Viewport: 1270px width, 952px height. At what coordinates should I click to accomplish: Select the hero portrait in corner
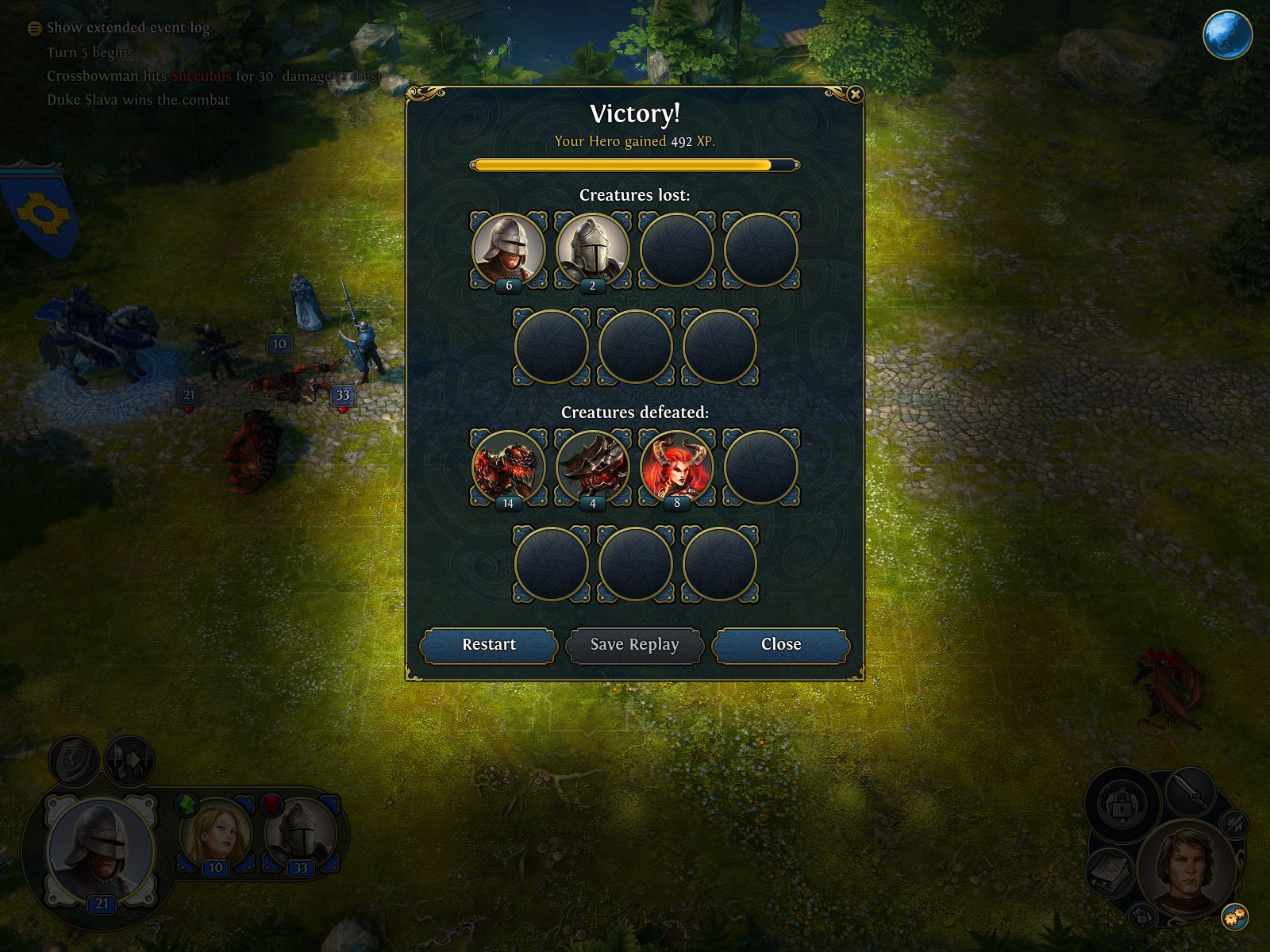(1185, 867)
